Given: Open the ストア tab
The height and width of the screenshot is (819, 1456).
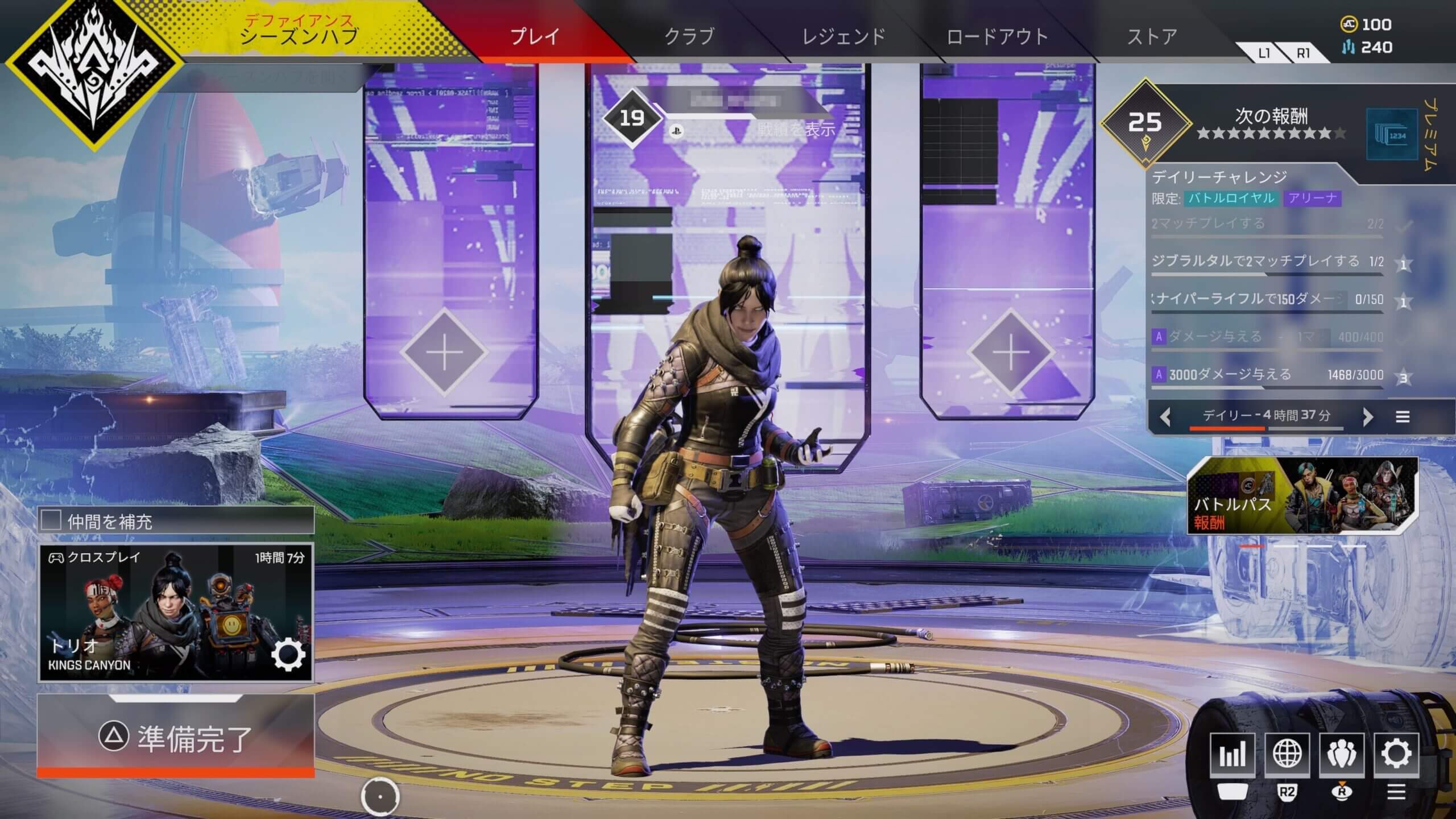Looking at the screenshot, I should click(1152, 36).
